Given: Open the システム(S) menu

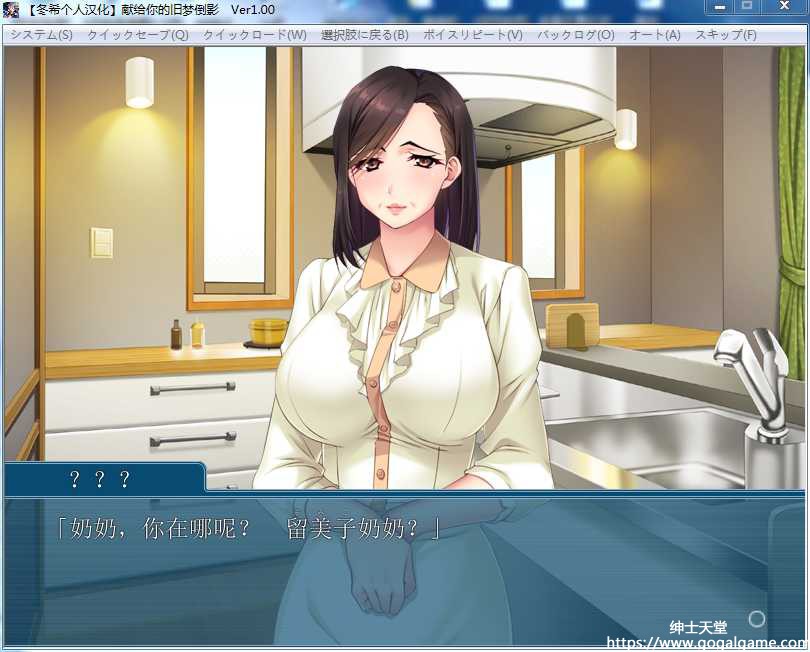Looking at the screenshot, I should click(42, 34).
